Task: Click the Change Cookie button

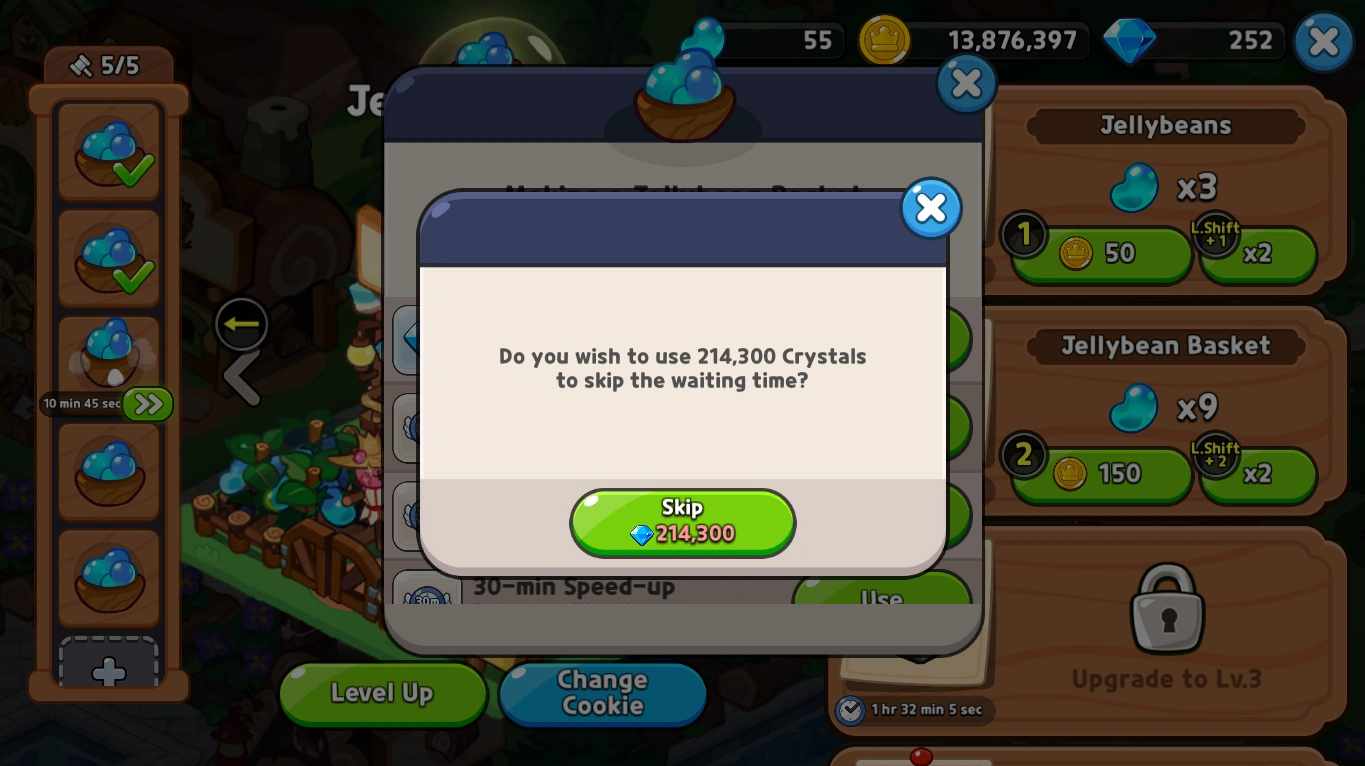Action: [601, 694]
